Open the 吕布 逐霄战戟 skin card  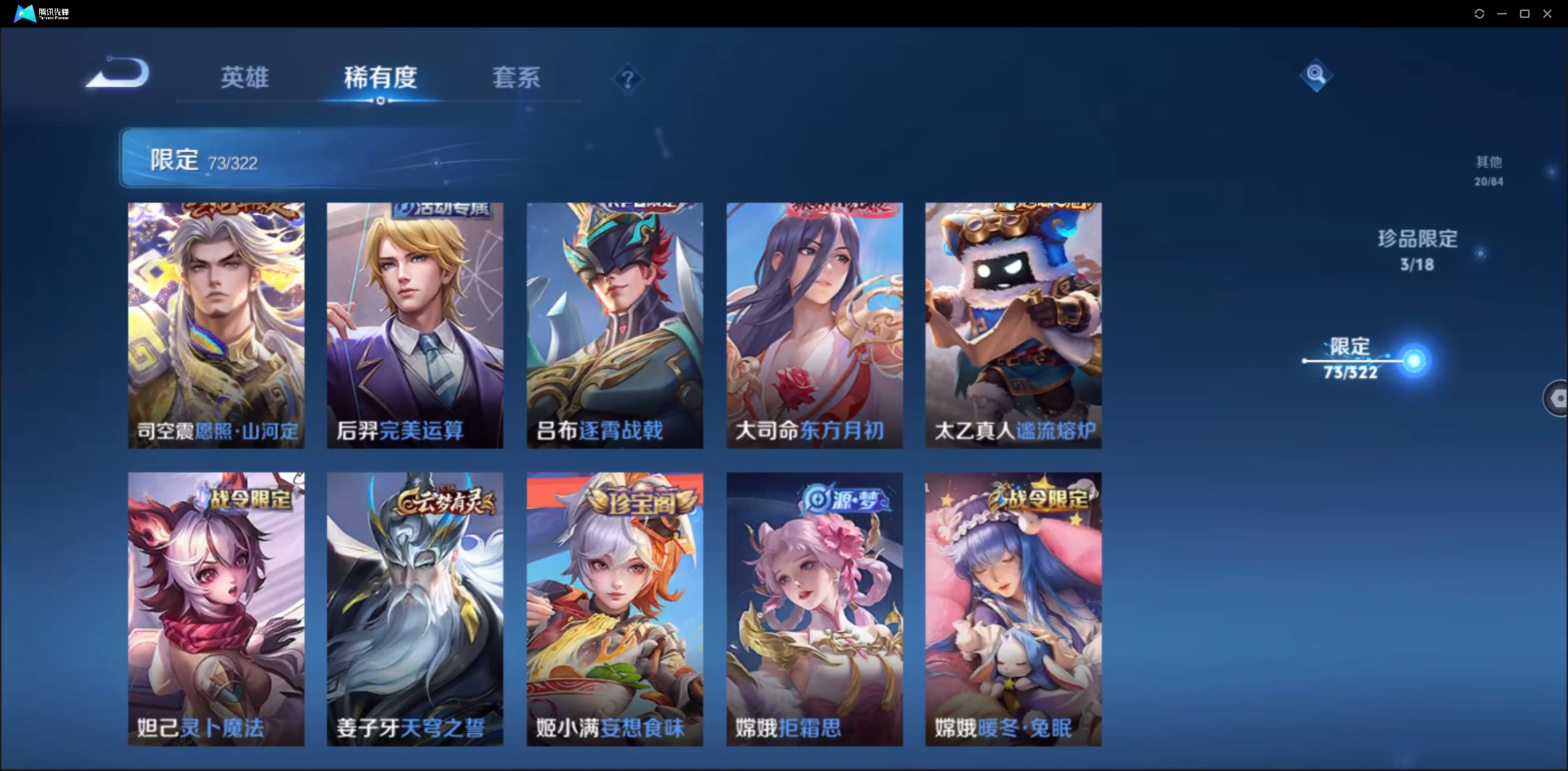615,325
